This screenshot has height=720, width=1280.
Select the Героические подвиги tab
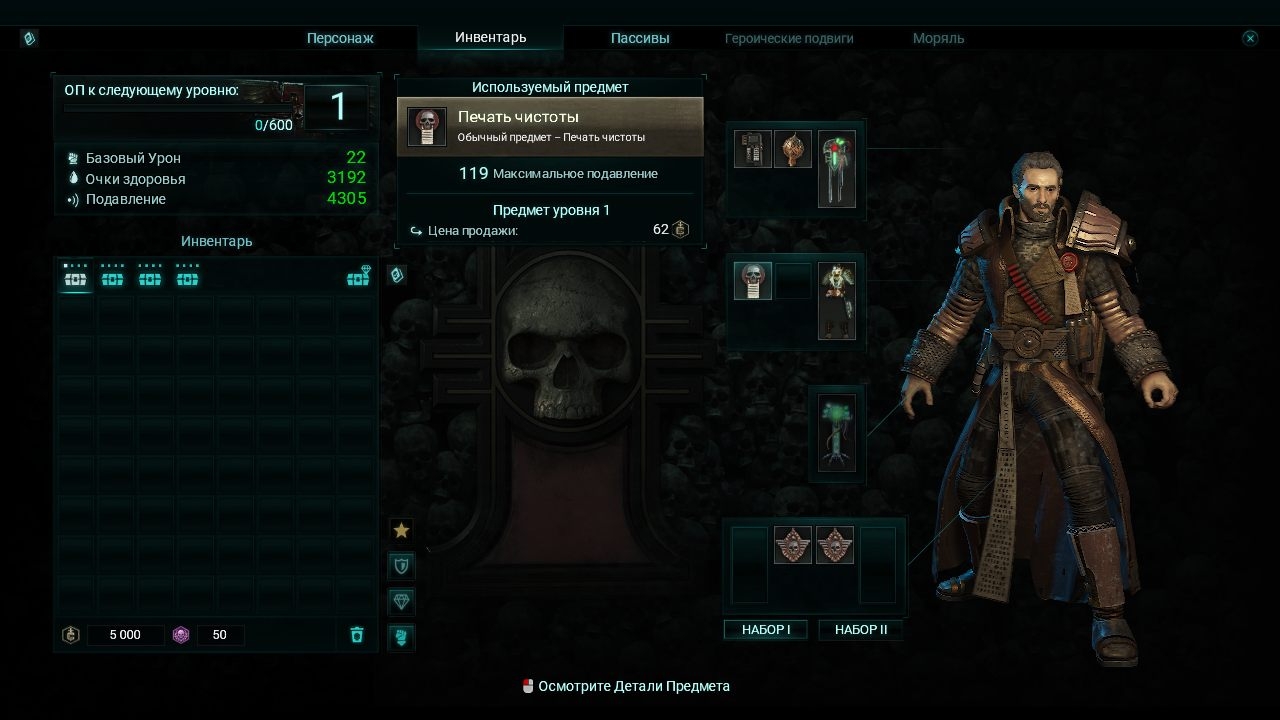pyautogui.click(x=789, y=38)
